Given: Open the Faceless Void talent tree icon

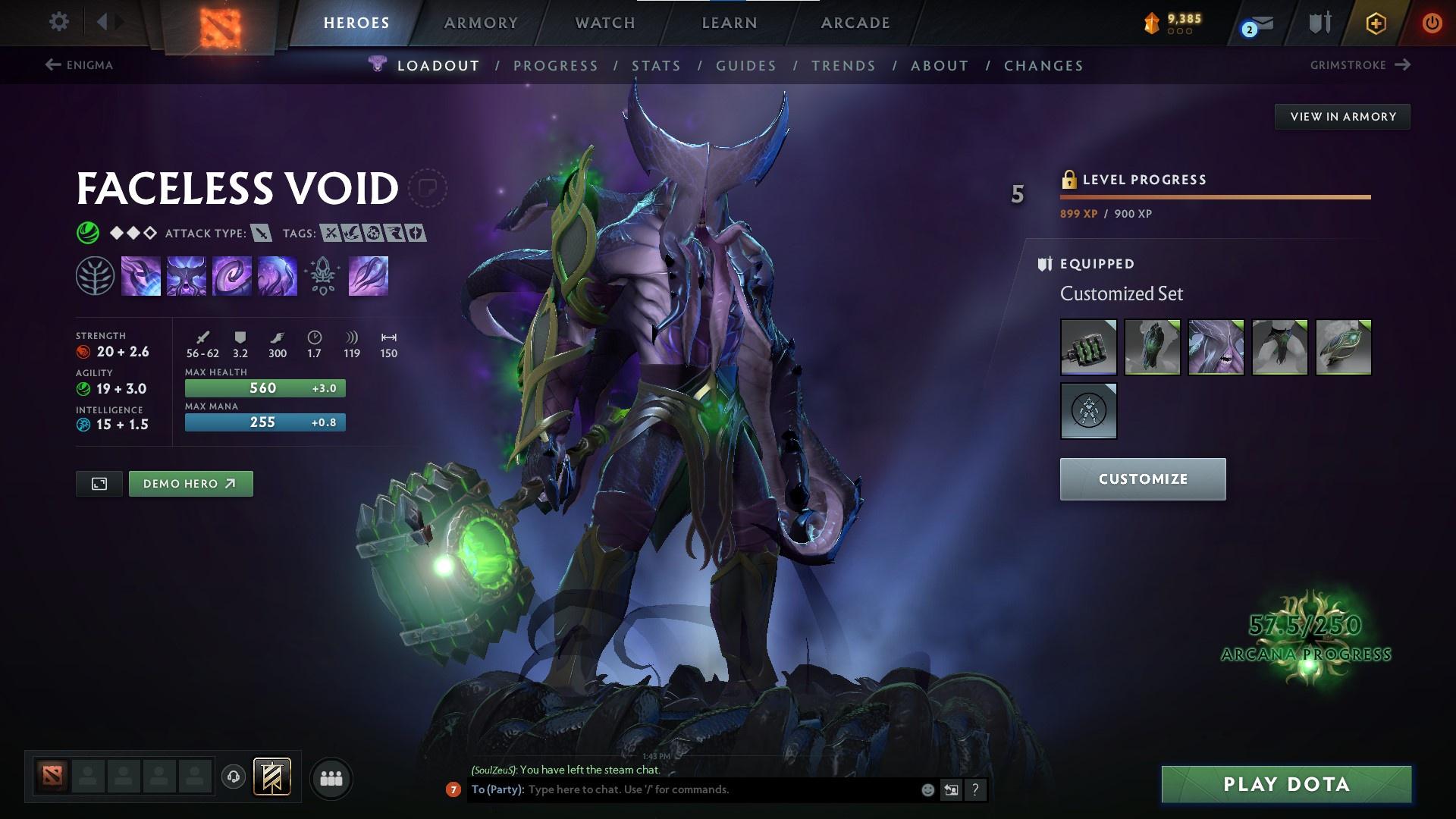Looking at the screenshot, I should [x=94, y=275].
